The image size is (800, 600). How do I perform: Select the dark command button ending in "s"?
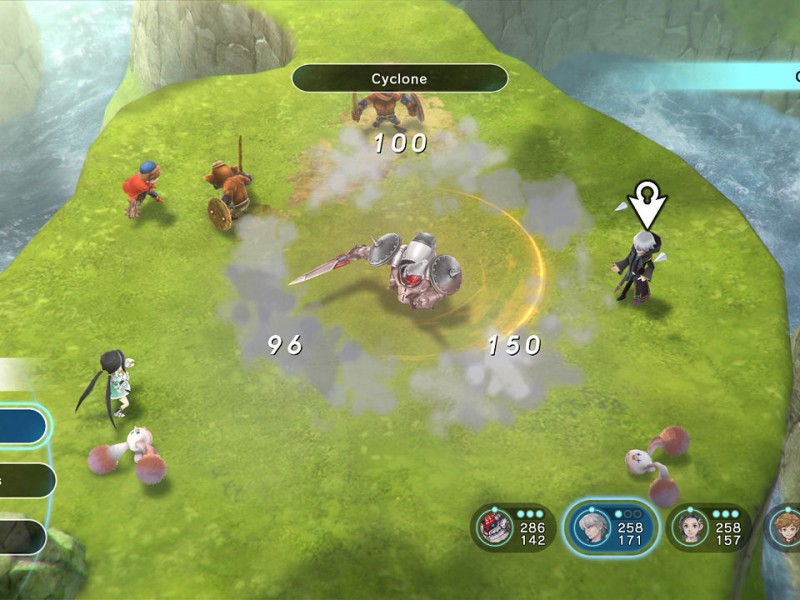tap(26, 481)
